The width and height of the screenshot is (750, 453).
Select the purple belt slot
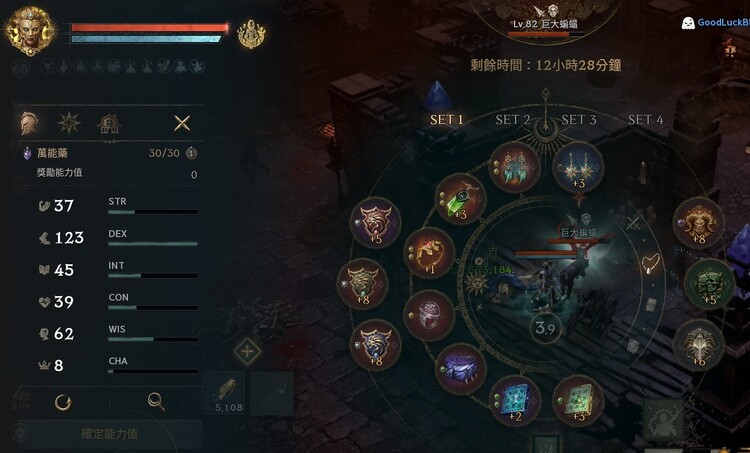[x=461, y=368]
